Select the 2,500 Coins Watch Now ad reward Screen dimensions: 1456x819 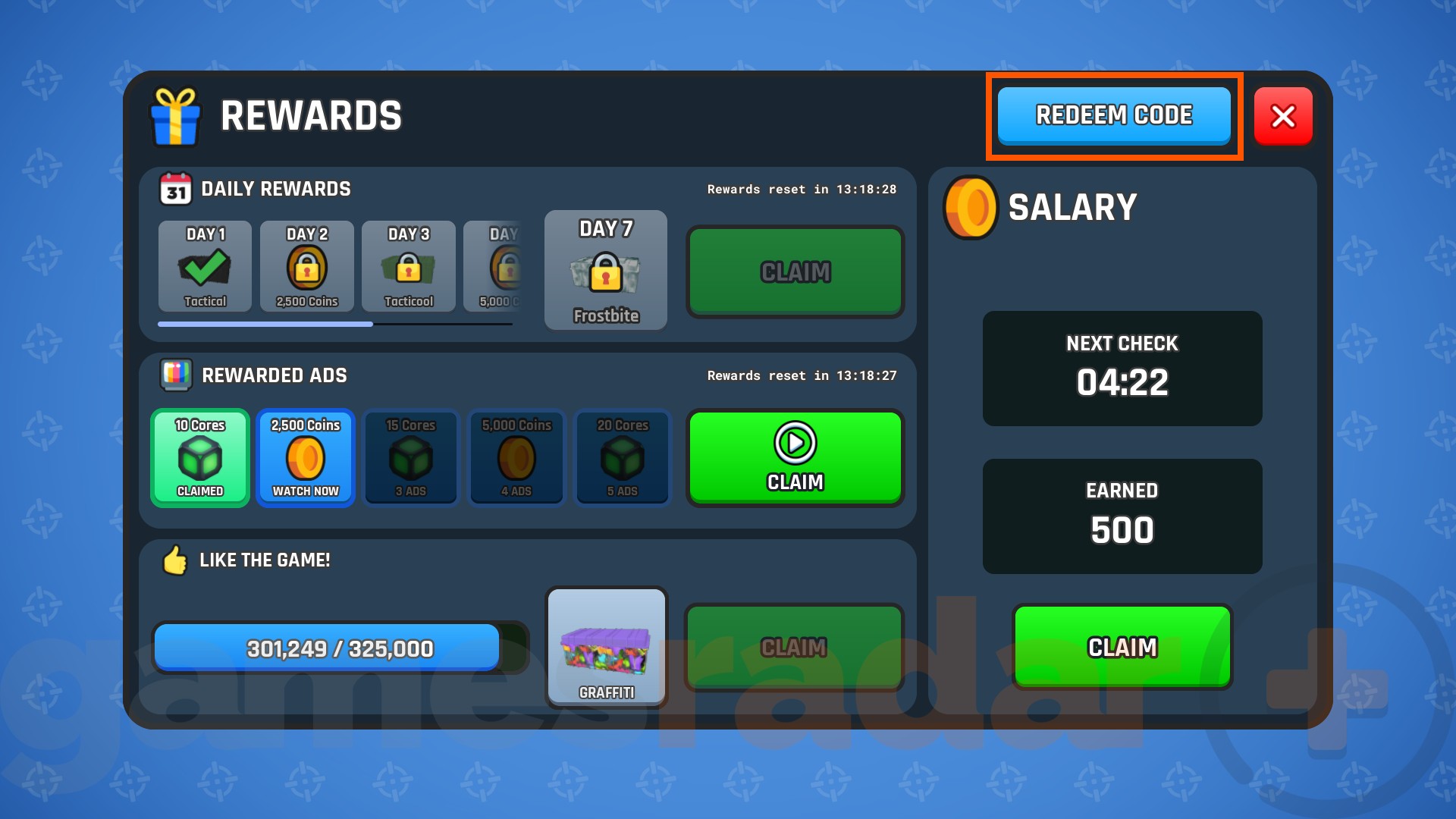pyautogui.click(x=306, y=458)
